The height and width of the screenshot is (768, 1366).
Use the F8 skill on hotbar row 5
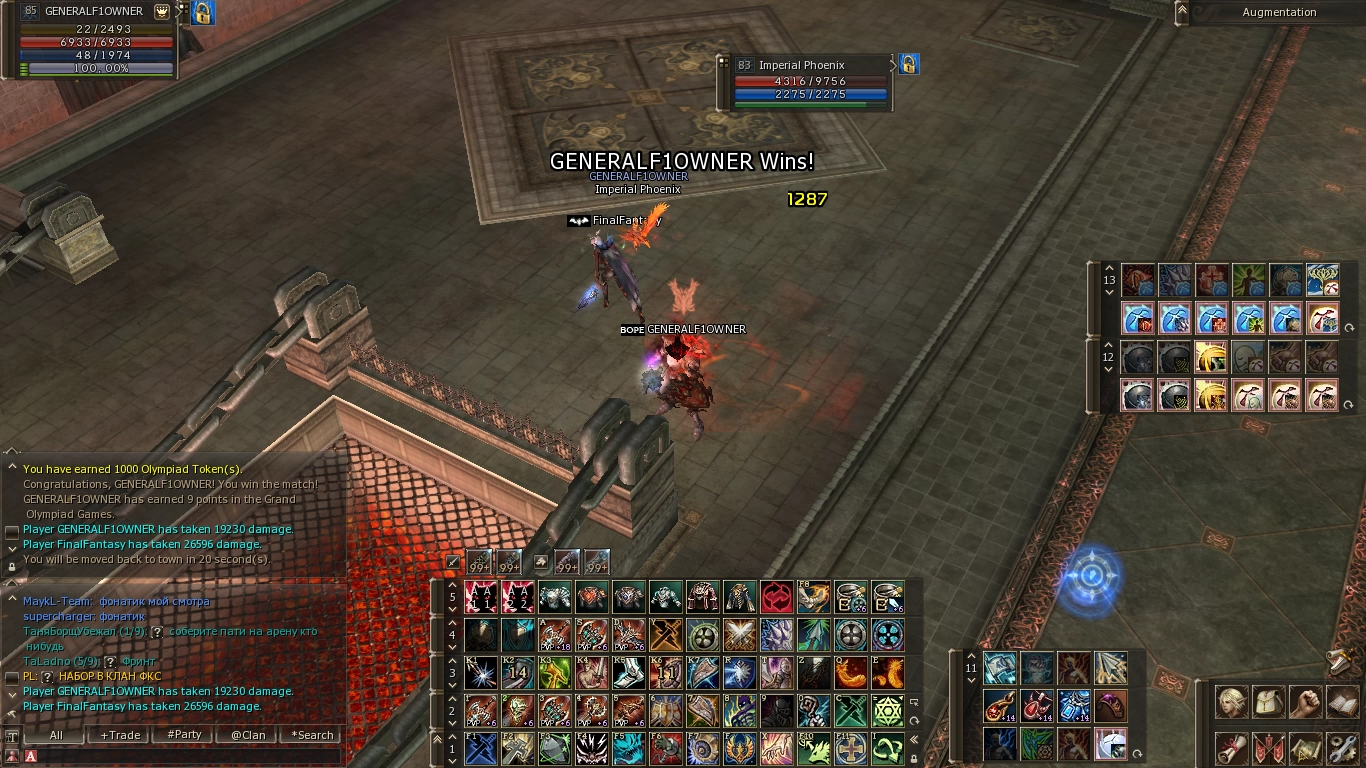812,597
